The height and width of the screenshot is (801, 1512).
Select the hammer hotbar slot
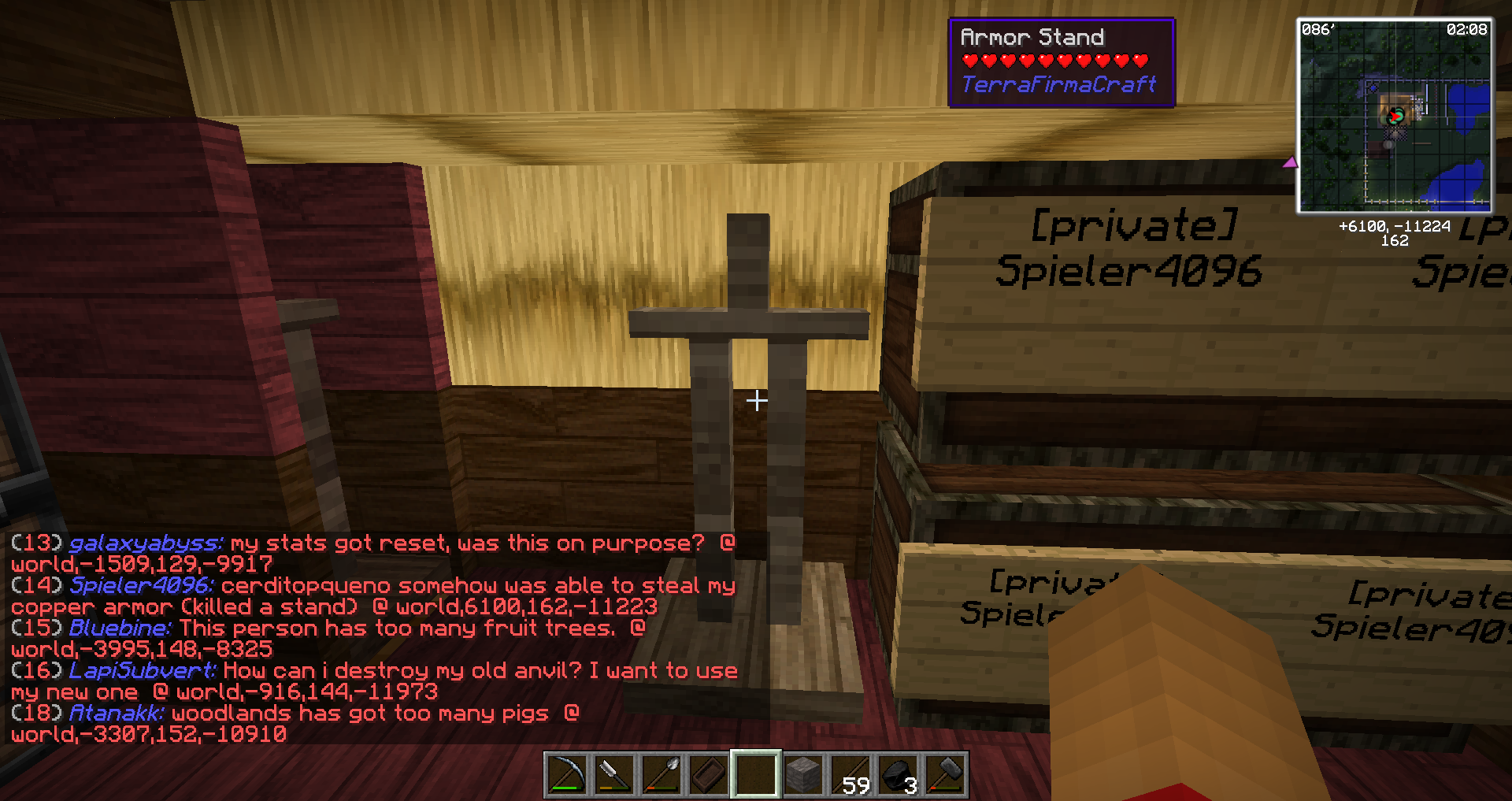point(946,776)
